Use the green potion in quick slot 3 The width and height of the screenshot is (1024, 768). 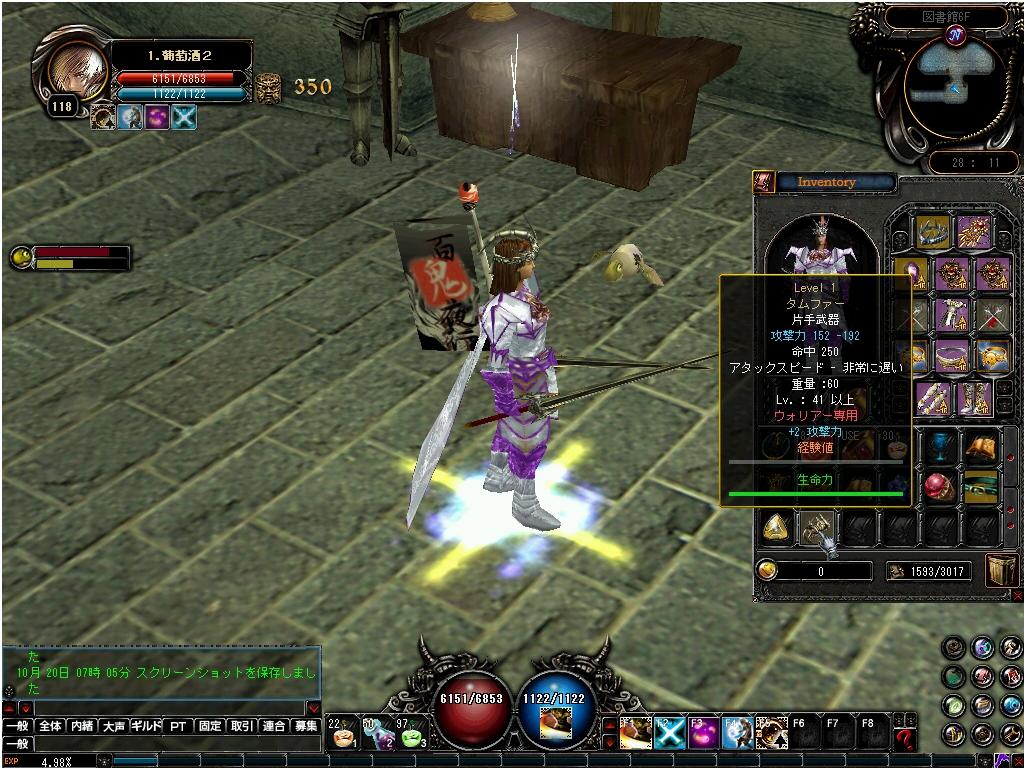[x=412, y=736]
